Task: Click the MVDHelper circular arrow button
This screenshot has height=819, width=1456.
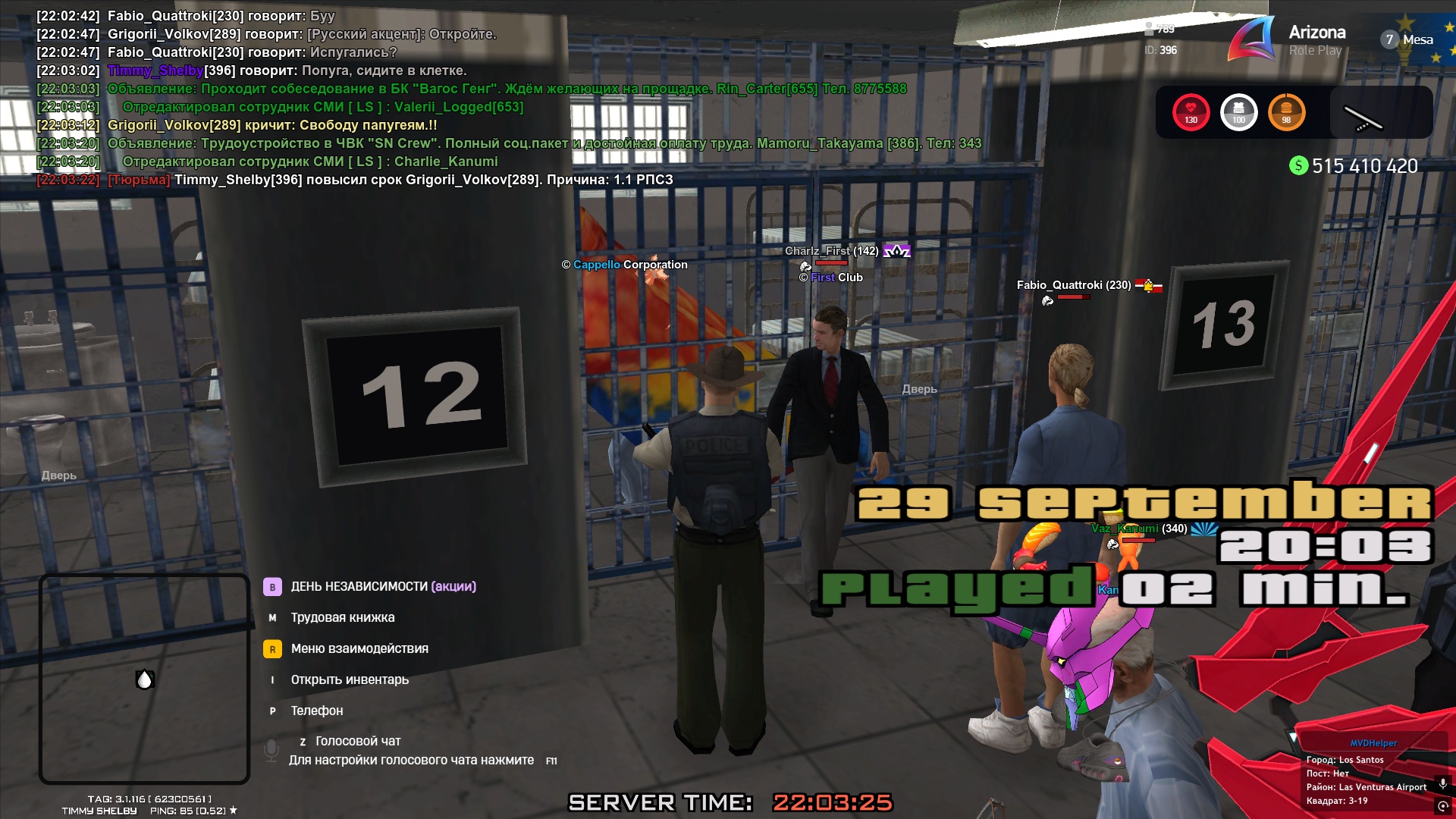Action: [1442, 806]
